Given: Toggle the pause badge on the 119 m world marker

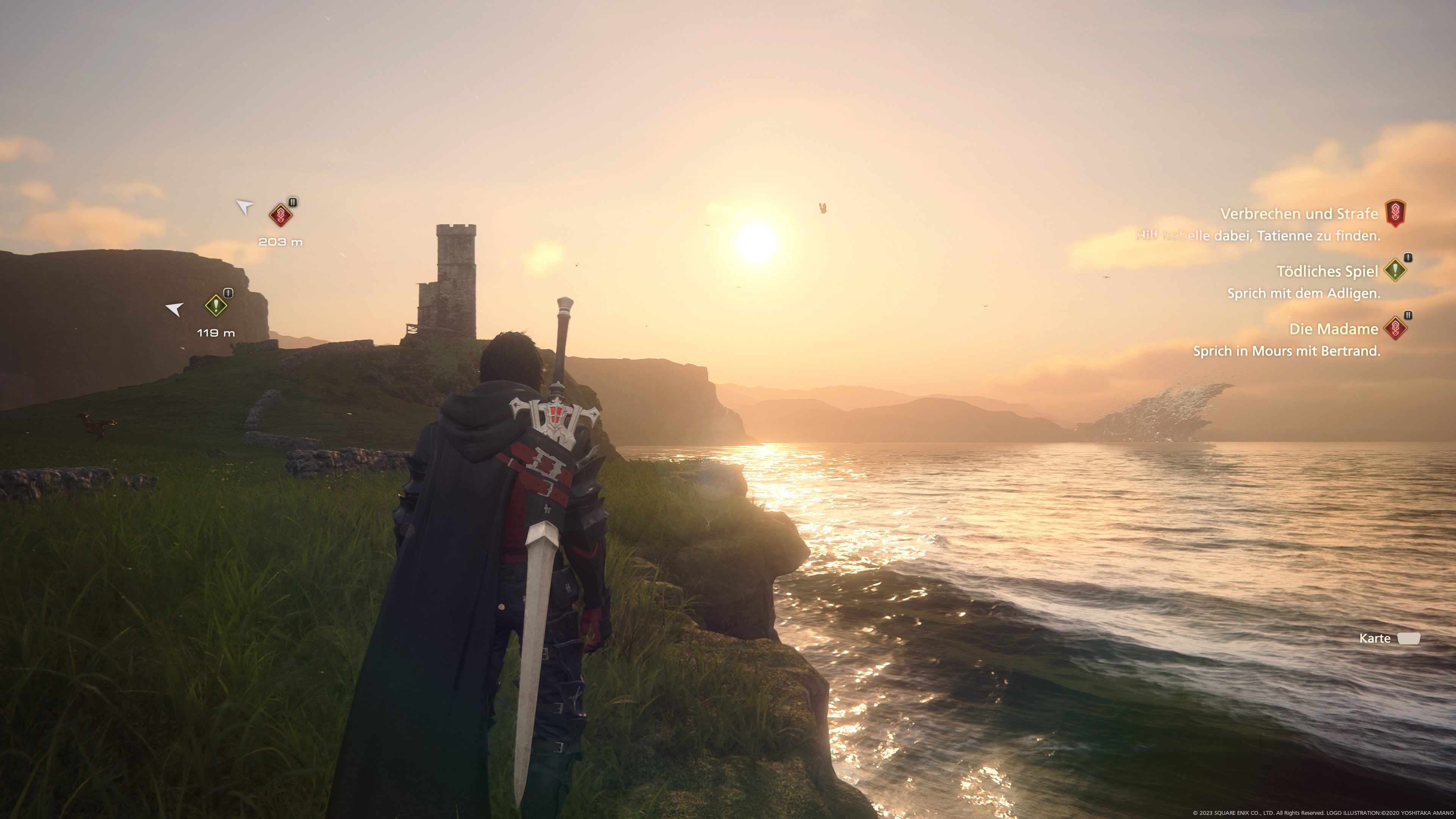Looking at the screenshot, I should coord(228,293).
